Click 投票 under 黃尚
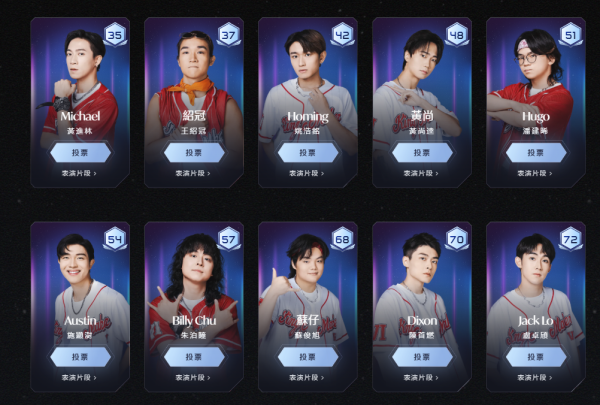 [x=421, y=152]
